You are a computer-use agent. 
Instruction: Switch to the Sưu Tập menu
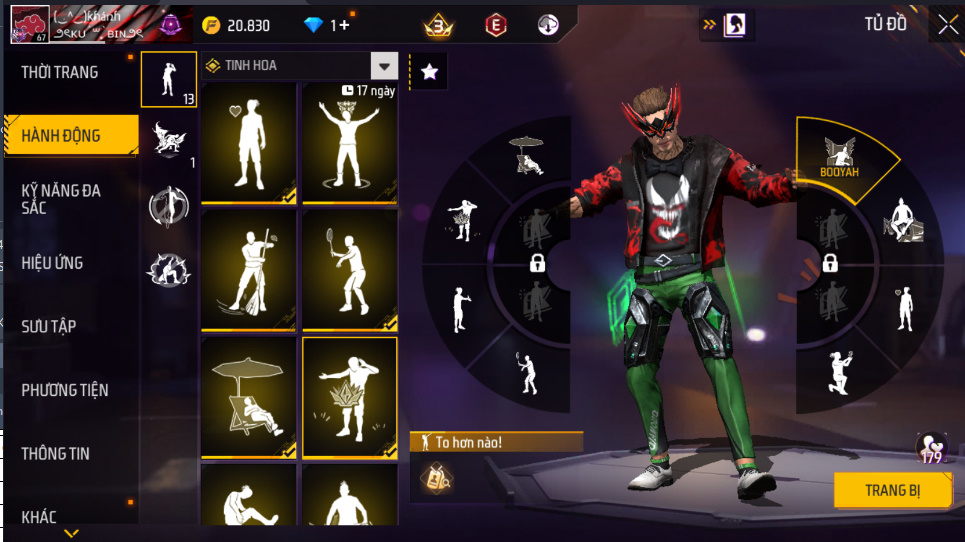pos(49,326)
